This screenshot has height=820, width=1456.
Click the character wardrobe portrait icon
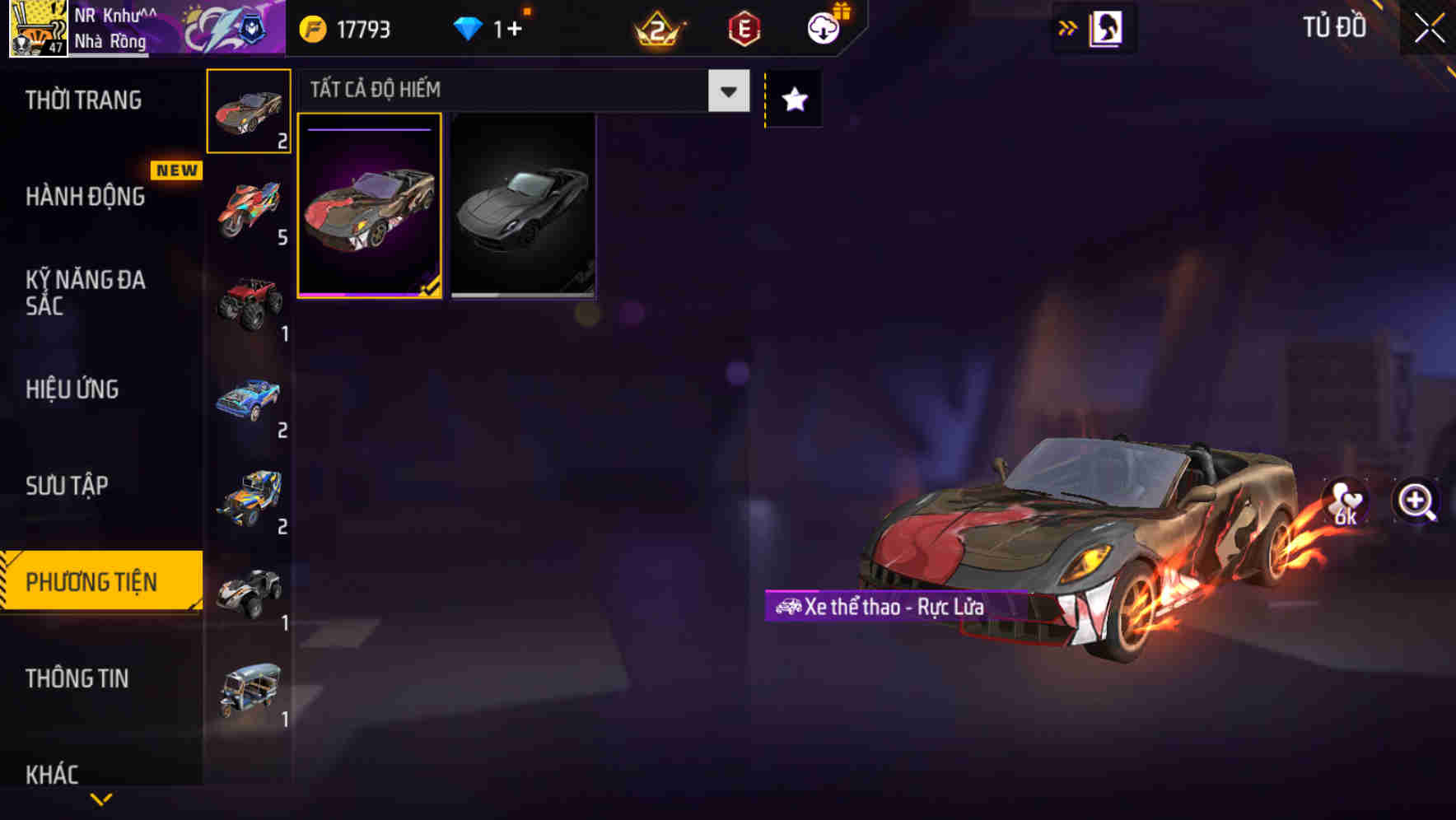tap(1107, 27)
